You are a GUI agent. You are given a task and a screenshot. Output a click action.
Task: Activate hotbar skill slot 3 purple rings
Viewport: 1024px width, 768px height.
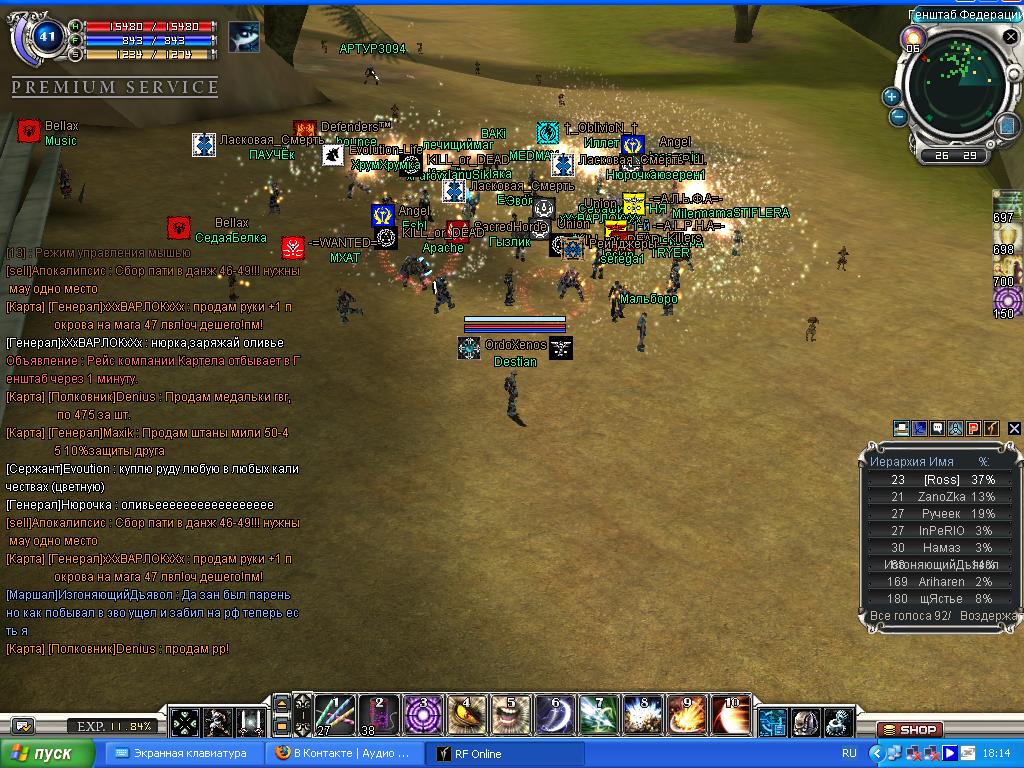(x=422, y=715)
